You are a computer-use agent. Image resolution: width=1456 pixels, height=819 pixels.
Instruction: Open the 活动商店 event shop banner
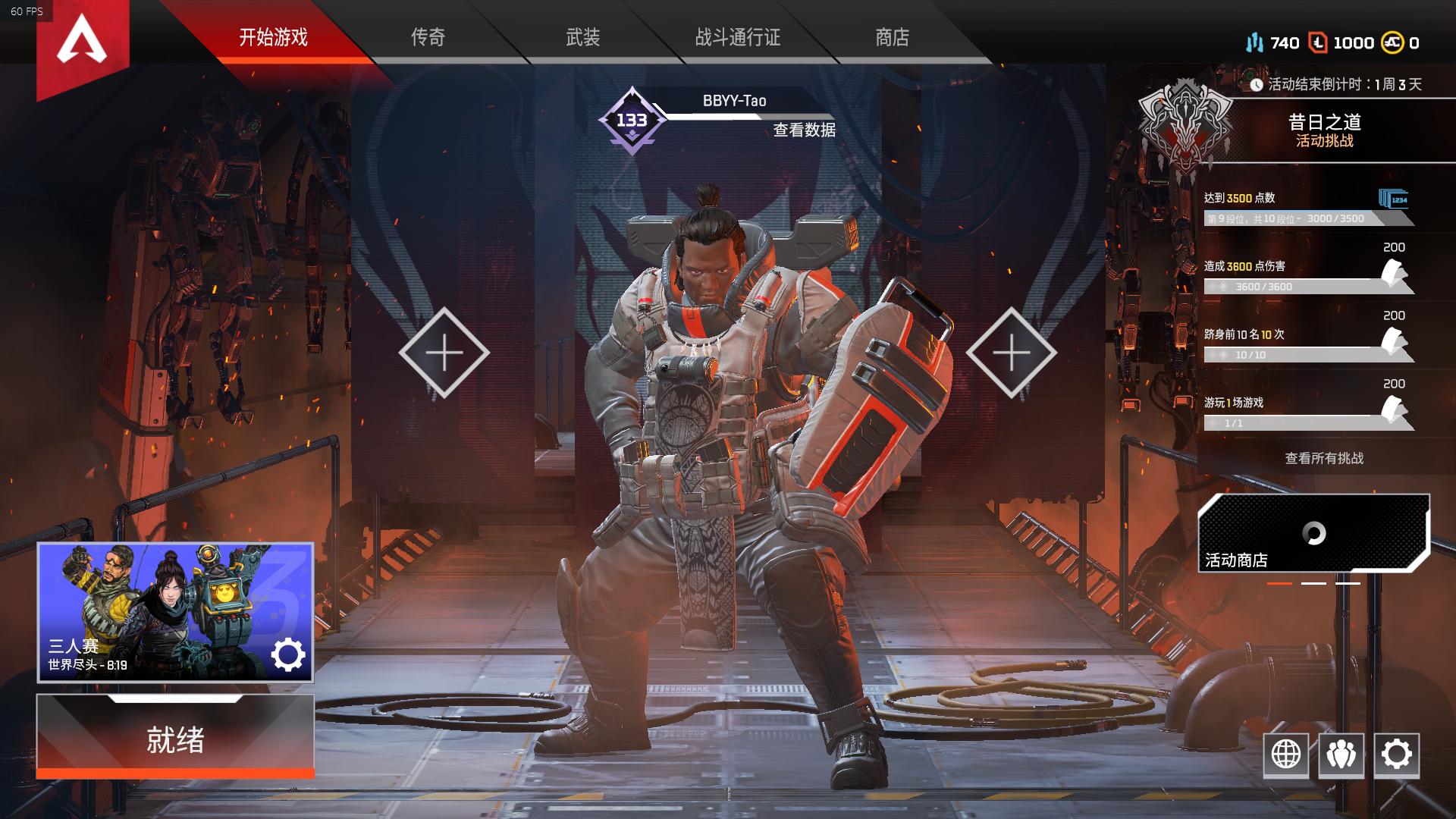(x=1313, y=534)
